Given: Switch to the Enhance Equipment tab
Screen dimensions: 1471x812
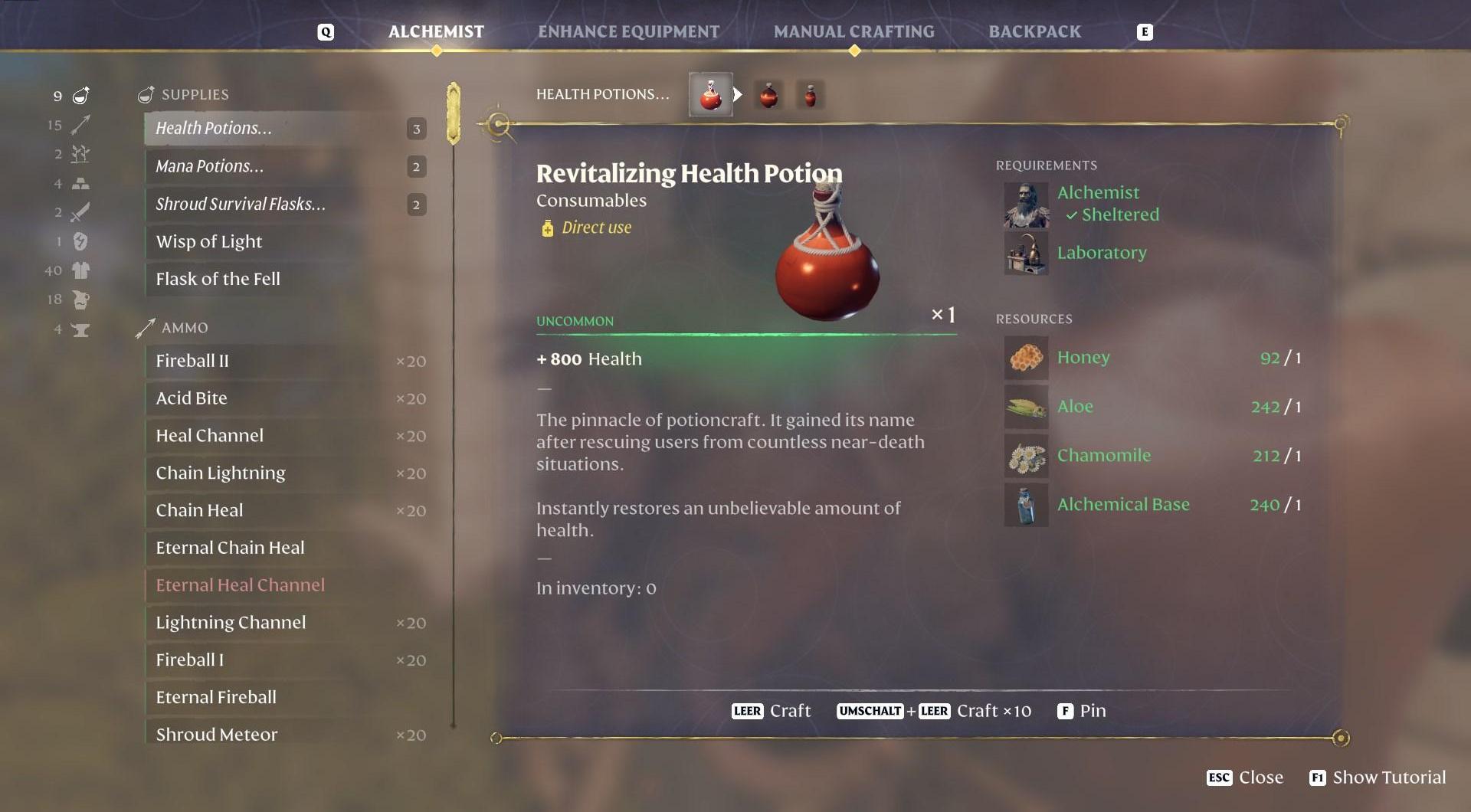Looking at the screenshot, I should (628, 31).
